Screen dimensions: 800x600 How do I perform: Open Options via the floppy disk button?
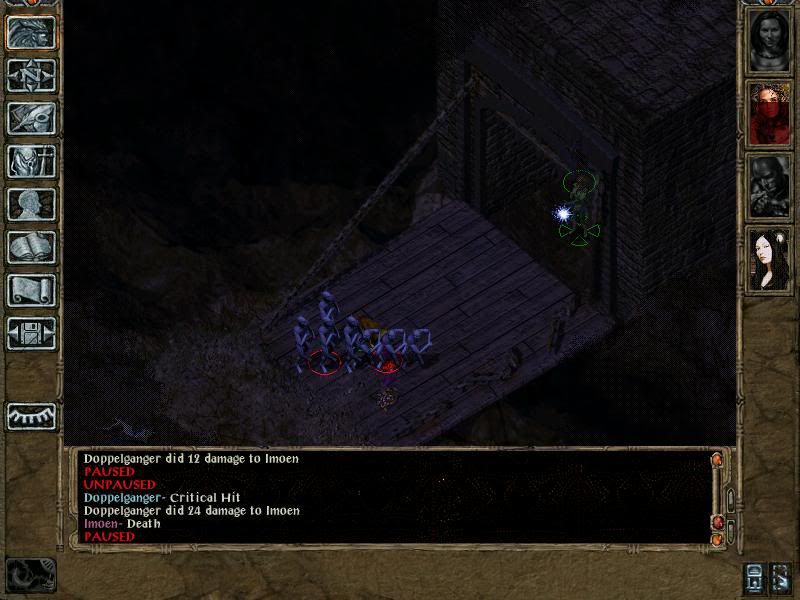[31, 333]
